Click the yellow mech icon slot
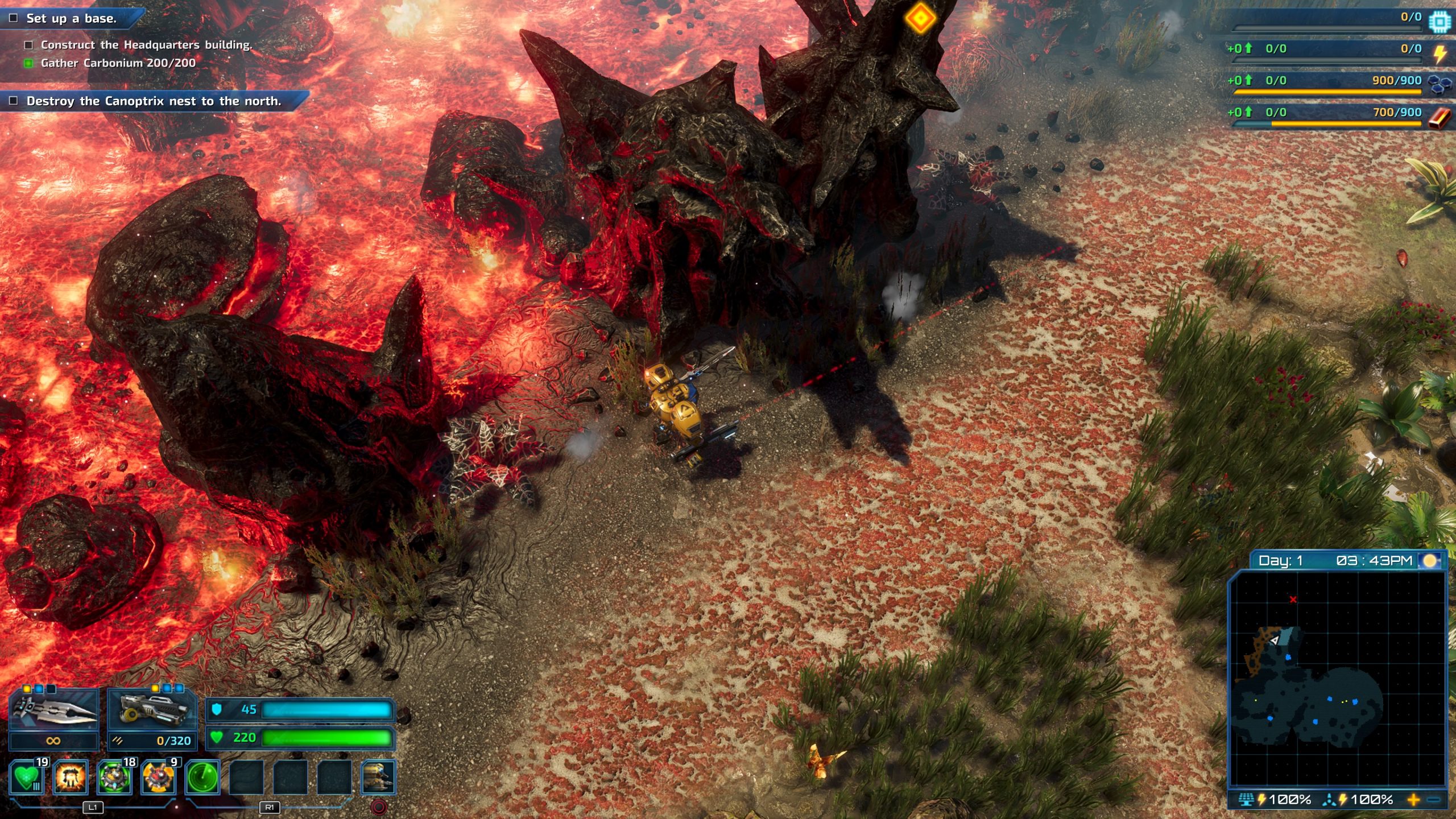Image resolution: width=1456 pixels, height=819 pixels. pos(378,777)
